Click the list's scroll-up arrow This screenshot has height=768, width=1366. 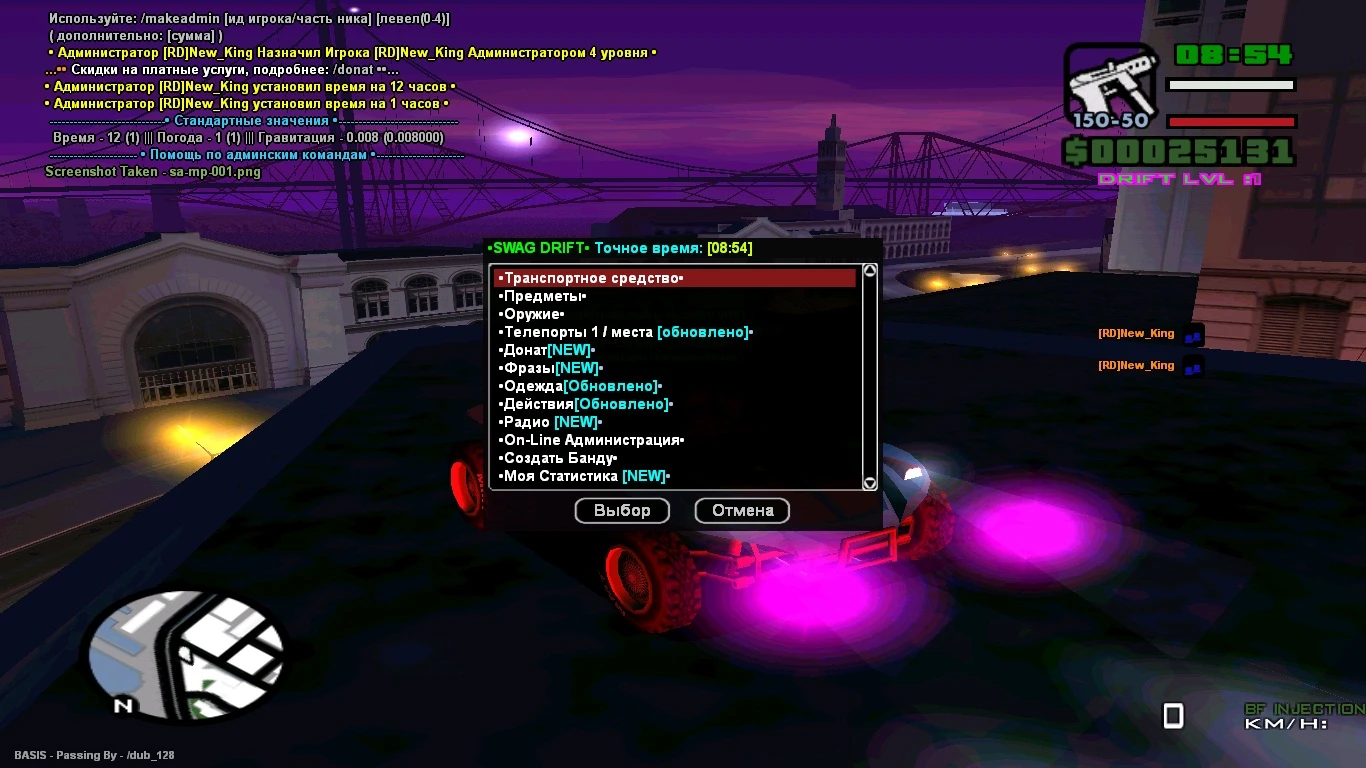[x=870, y=271]
